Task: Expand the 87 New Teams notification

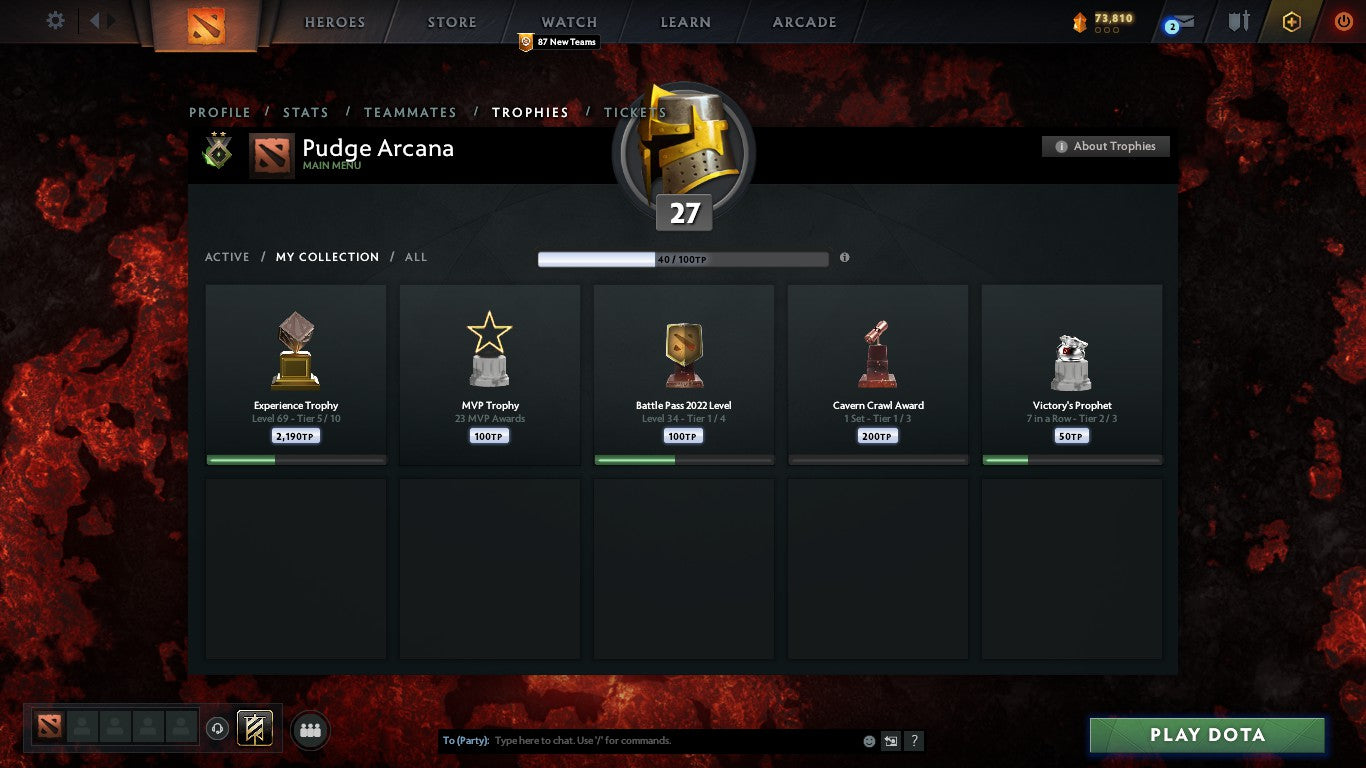Action: click(x=556, y=42)
